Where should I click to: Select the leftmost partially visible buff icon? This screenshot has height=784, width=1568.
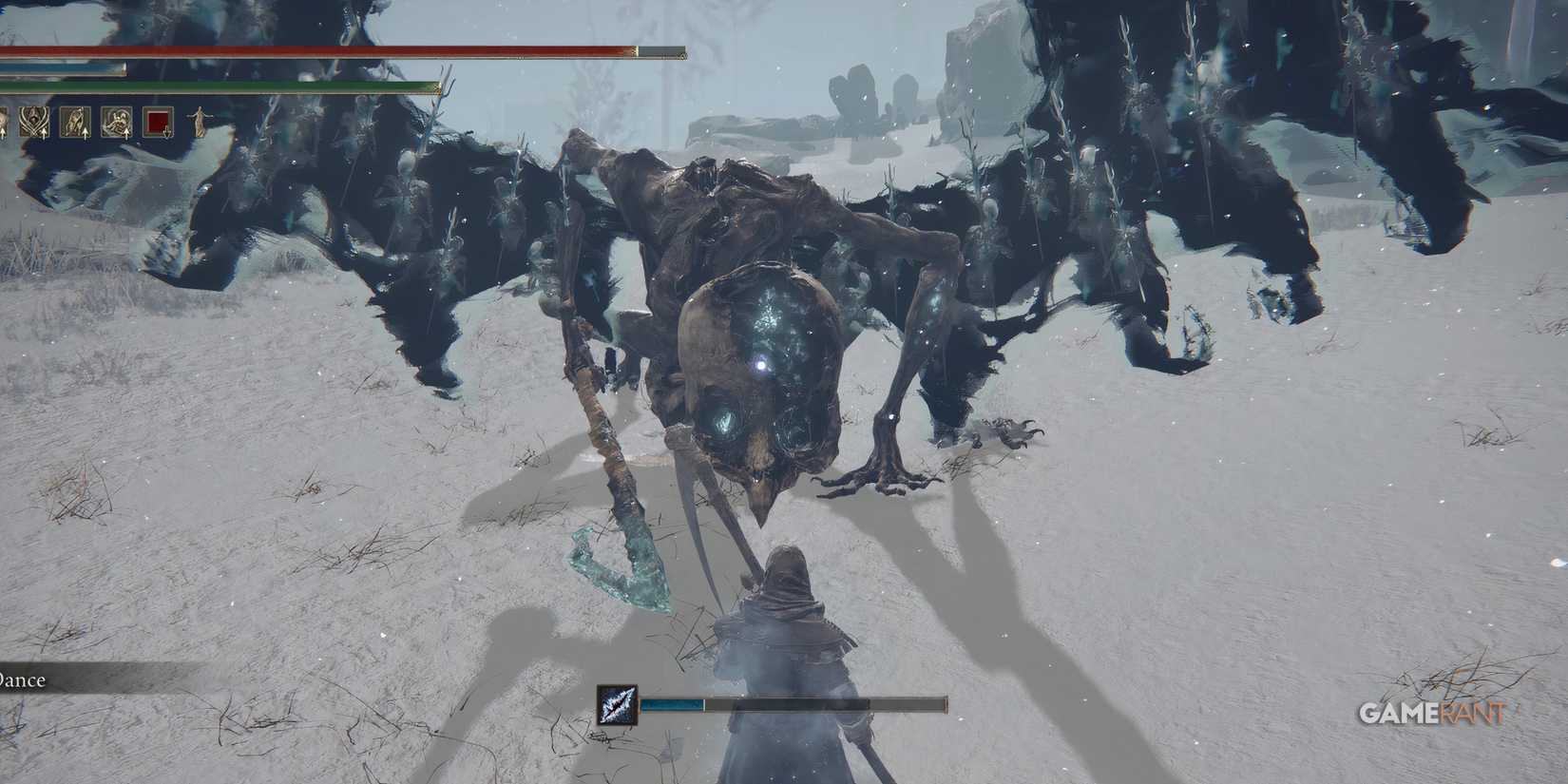pos(4,121)
